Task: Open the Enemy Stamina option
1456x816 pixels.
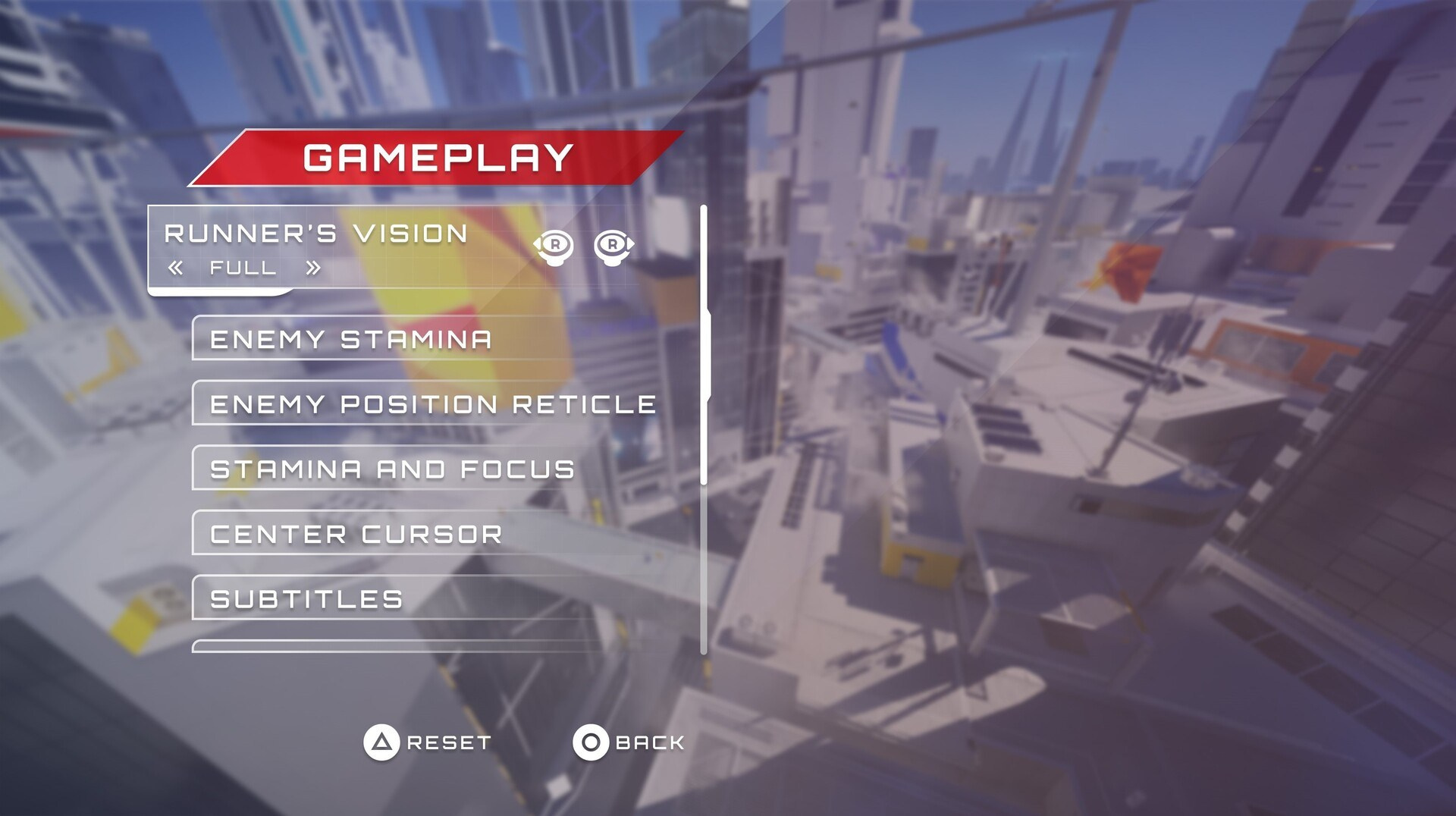Action: tap(351, 339)
